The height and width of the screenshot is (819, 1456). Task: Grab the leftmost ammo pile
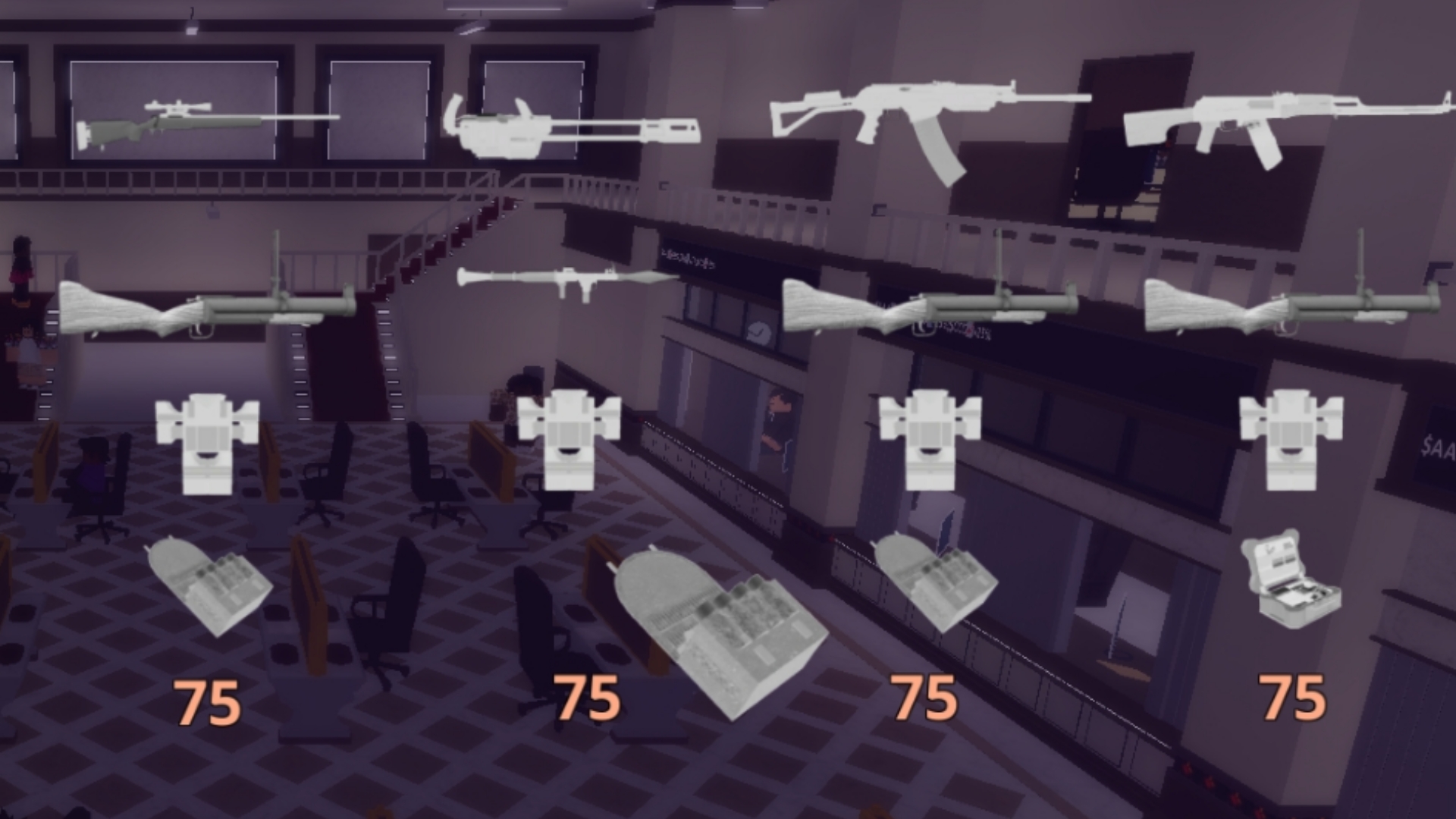coord(209,588)
